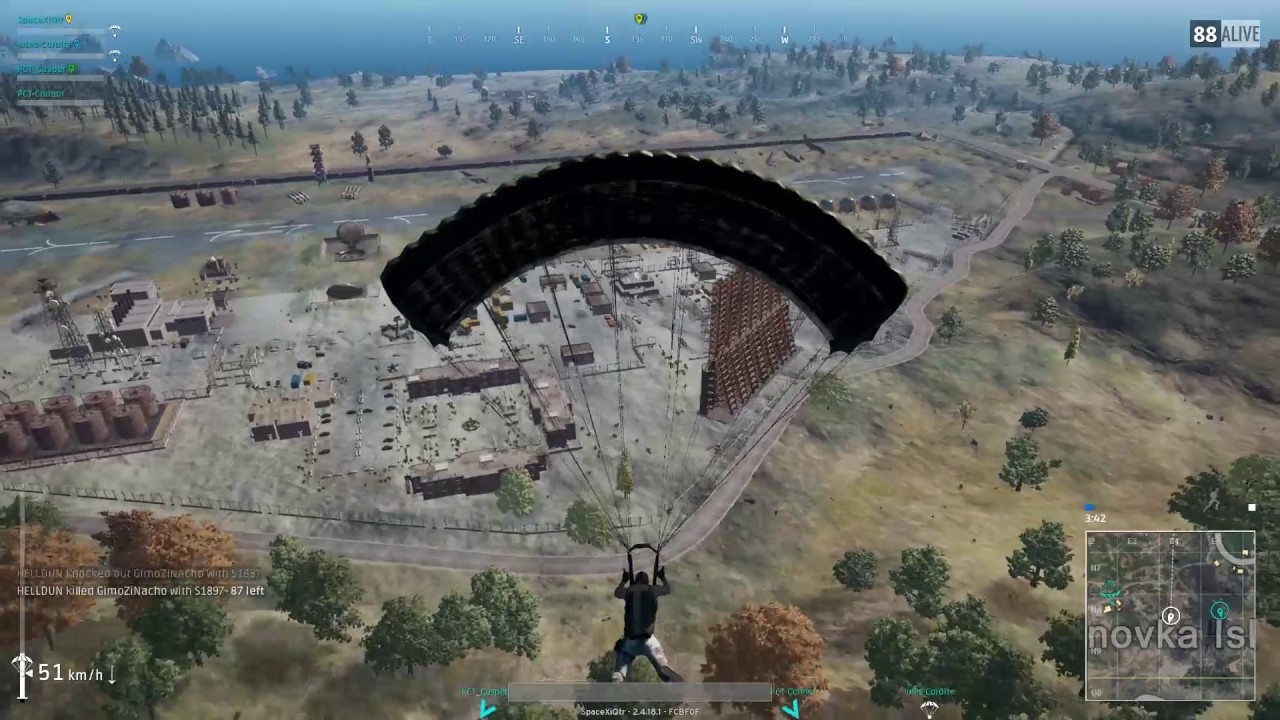
Task: Click the downward arrow near PCT-Connor's bottom nameplate
Action: [x=790, y=709]
